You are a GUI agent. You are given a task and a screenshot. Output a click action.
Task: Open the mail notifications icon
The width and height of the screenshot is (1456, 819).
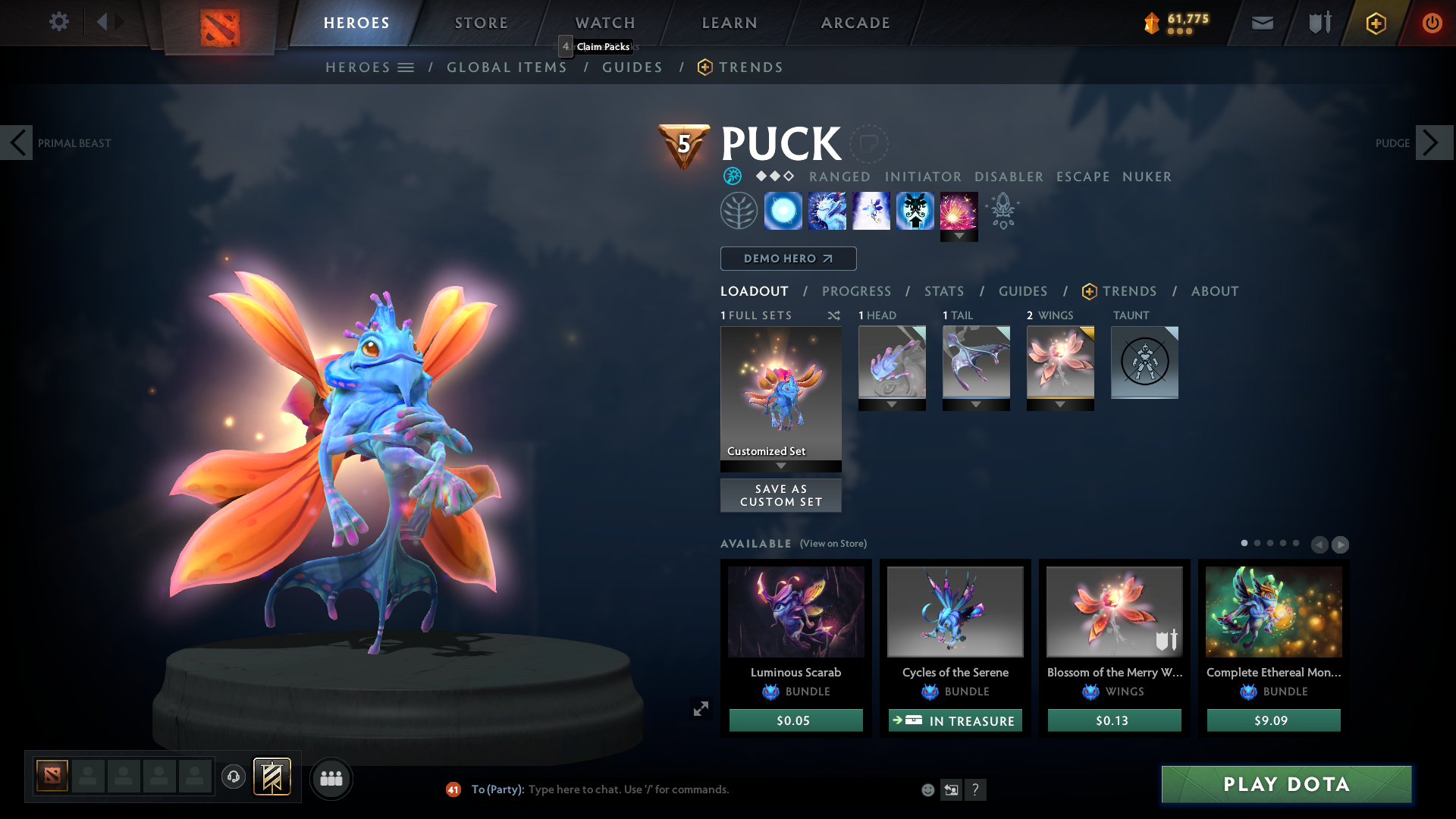(1262, 23)
